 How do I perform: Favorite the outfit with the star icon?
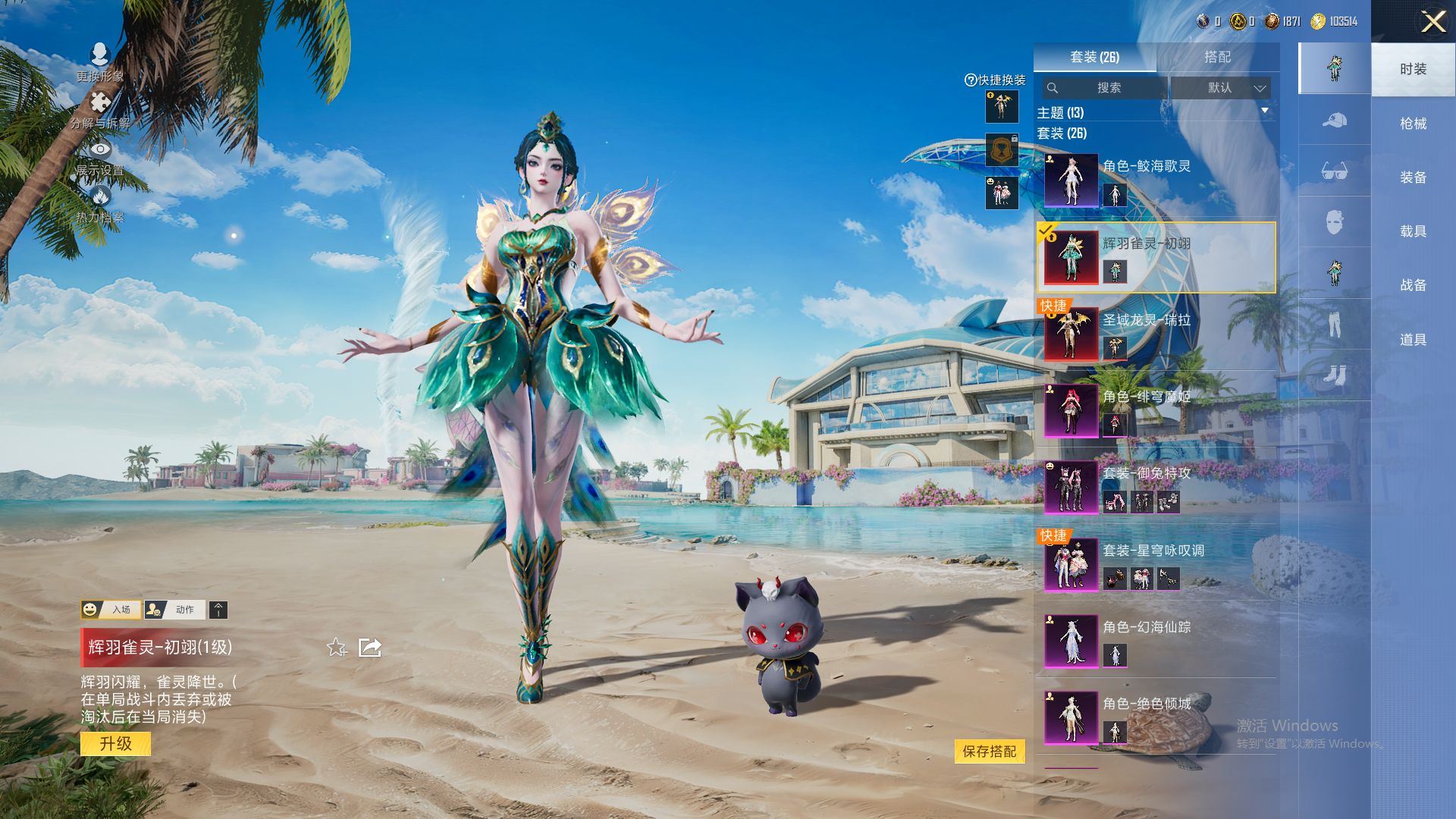click(337, 648)
